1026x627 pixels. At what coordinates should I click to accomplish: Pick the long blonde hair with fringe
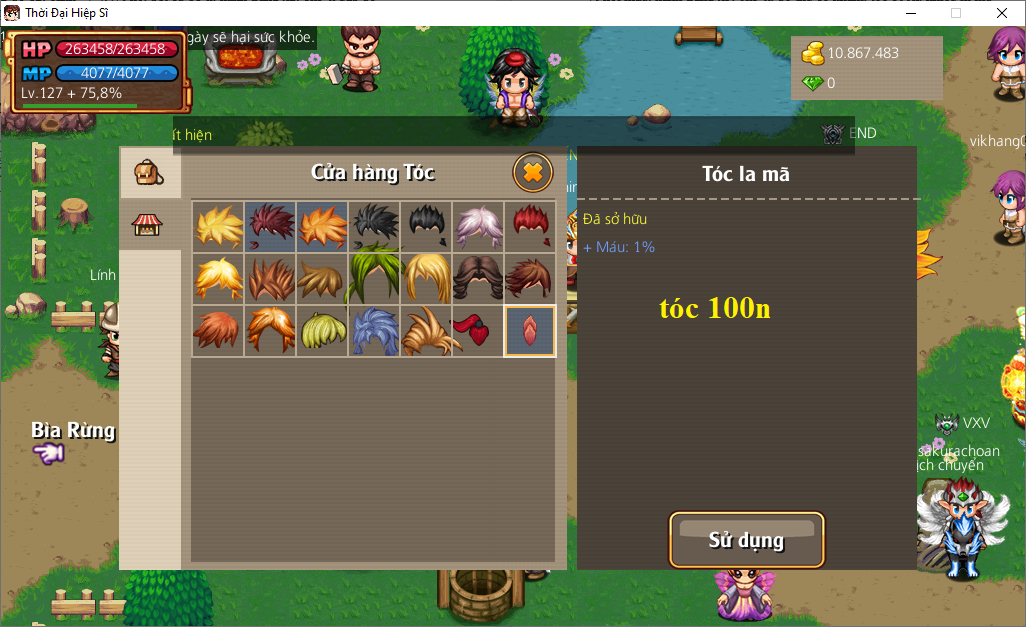(426, 279)
